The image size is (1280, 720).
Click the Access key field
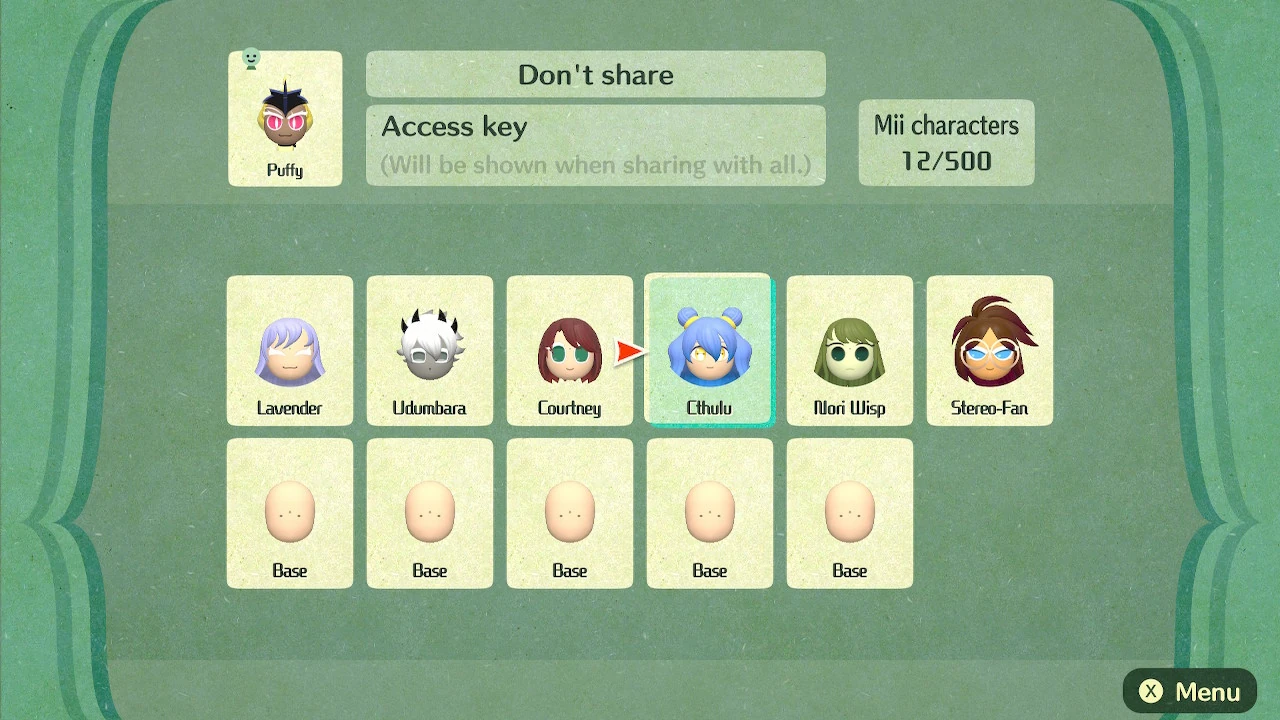coord(595,140)
